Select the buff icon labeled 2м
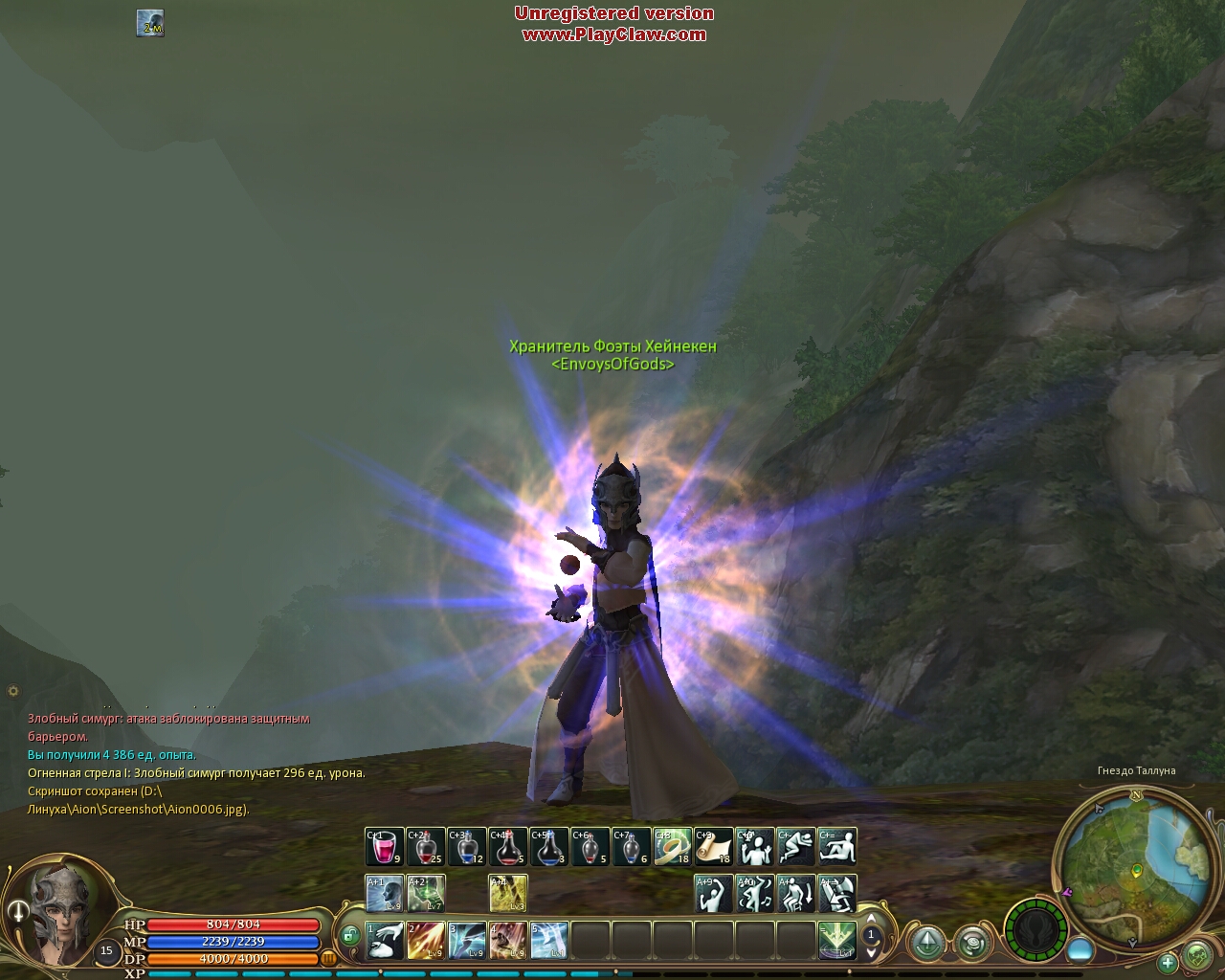This screenshot has height=980, width=1225. tap(150, 23)
